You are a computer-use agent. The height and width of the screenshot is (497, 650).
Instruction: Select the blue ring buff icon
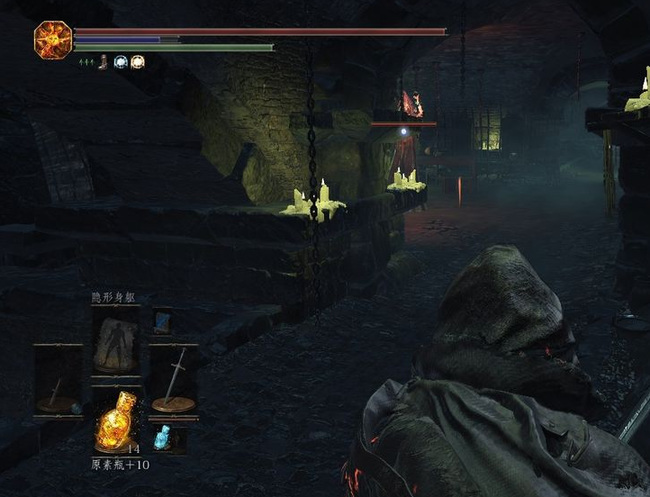(121, 62)
